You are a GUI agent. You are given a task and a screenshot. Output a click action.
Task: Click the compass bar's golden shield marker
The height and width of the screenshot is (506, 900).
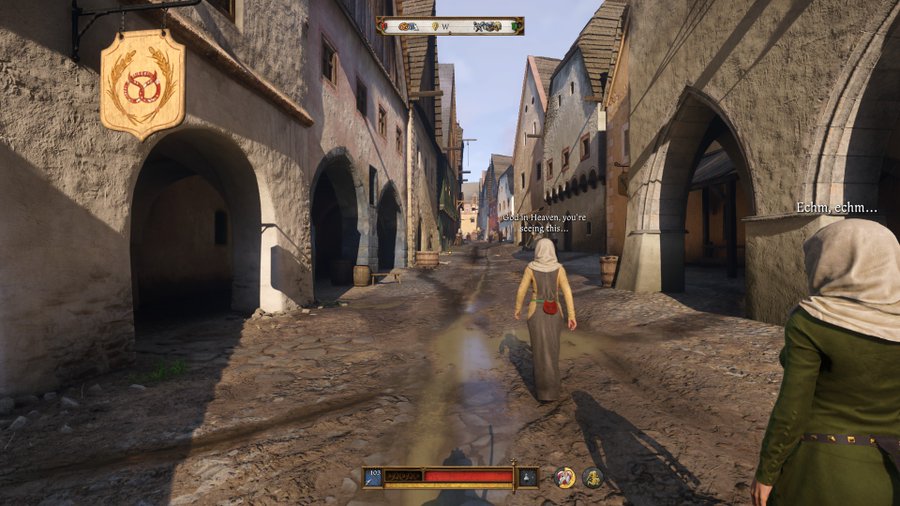[435, 26]
